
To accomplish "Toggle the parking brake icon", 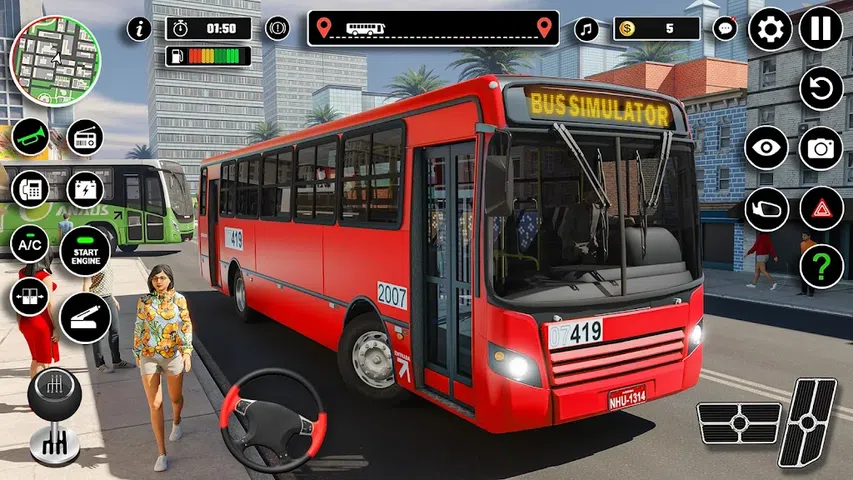I will pos(277,29).
